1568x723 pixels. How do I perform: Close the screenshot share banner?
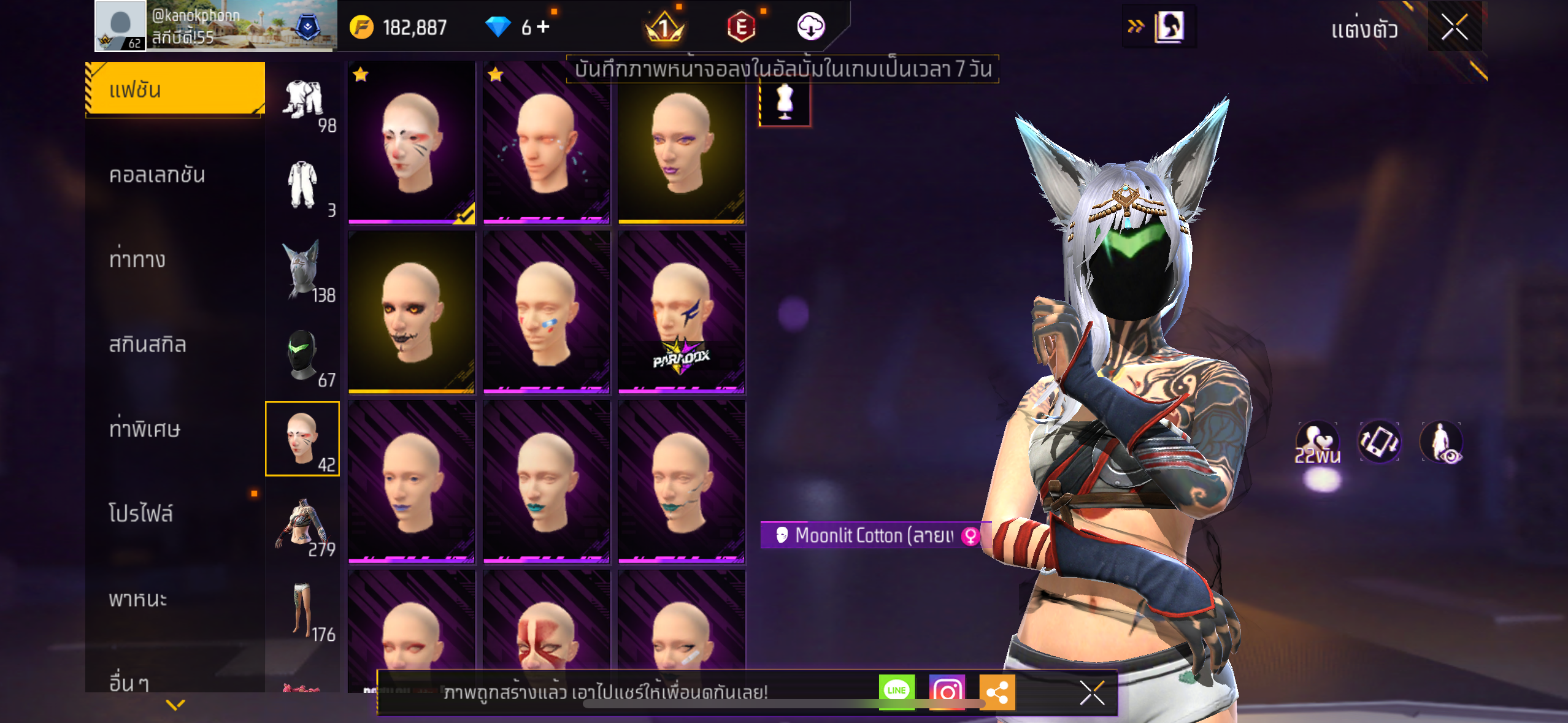coord(1092,693)
